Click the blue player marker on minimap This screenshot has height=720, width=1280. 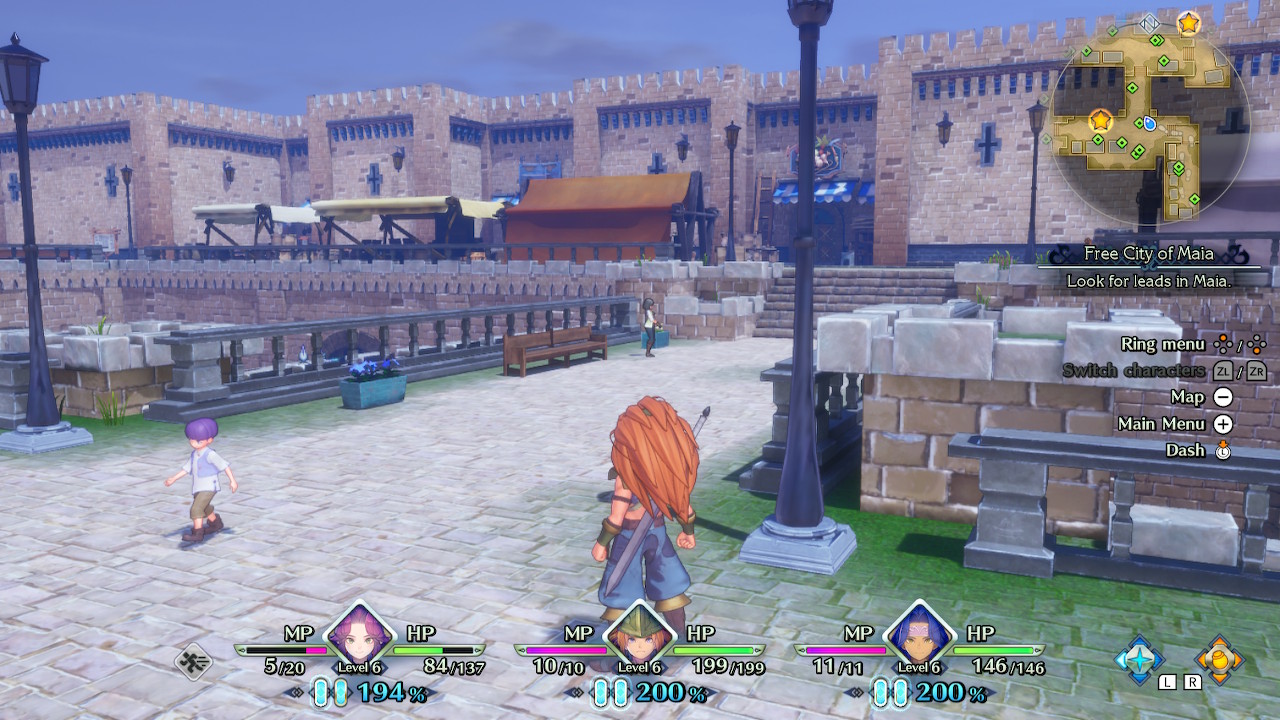pyautogui.click(x=1149, y=123)
